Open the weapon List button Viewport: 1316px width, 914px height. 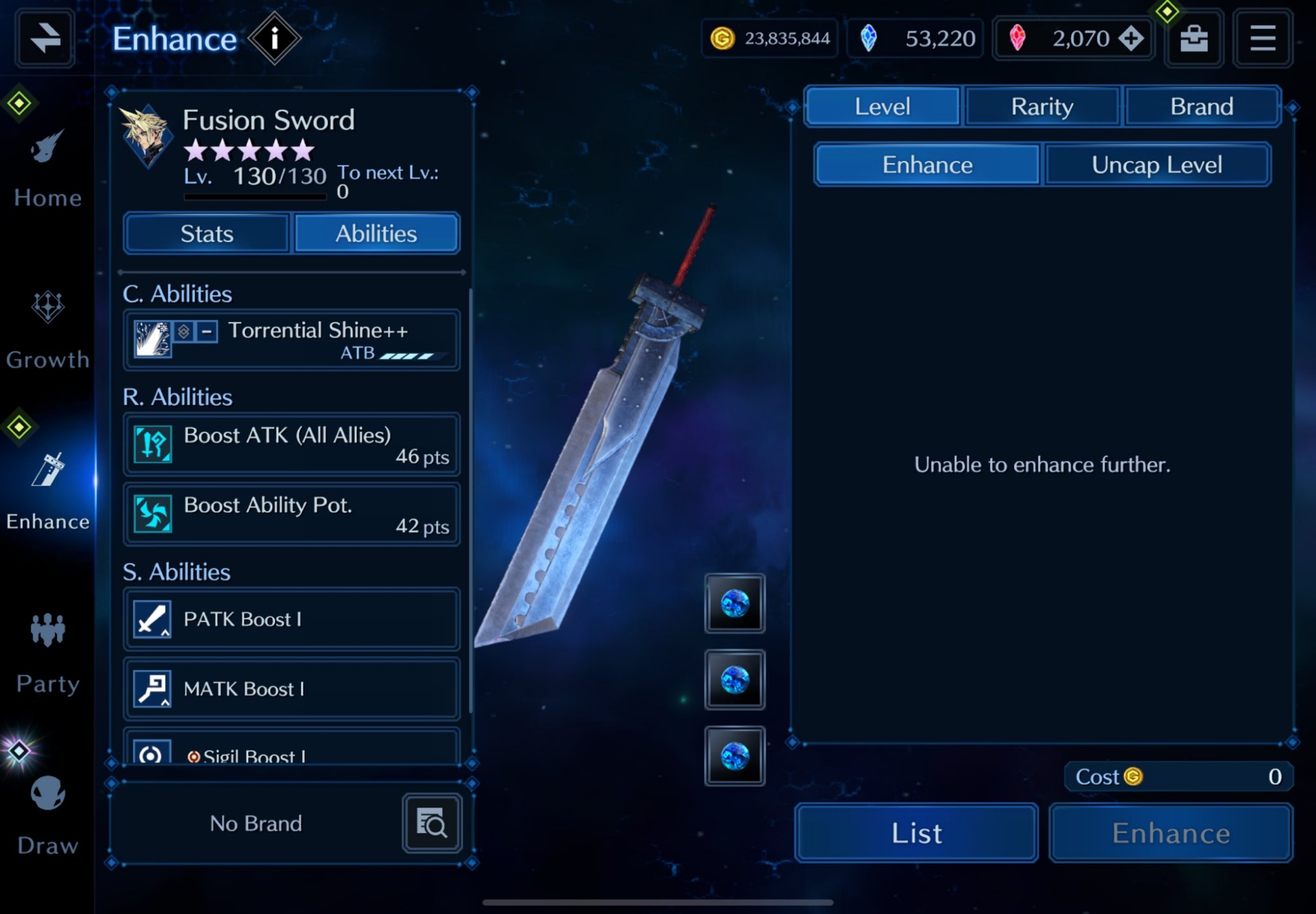[917, 833]
